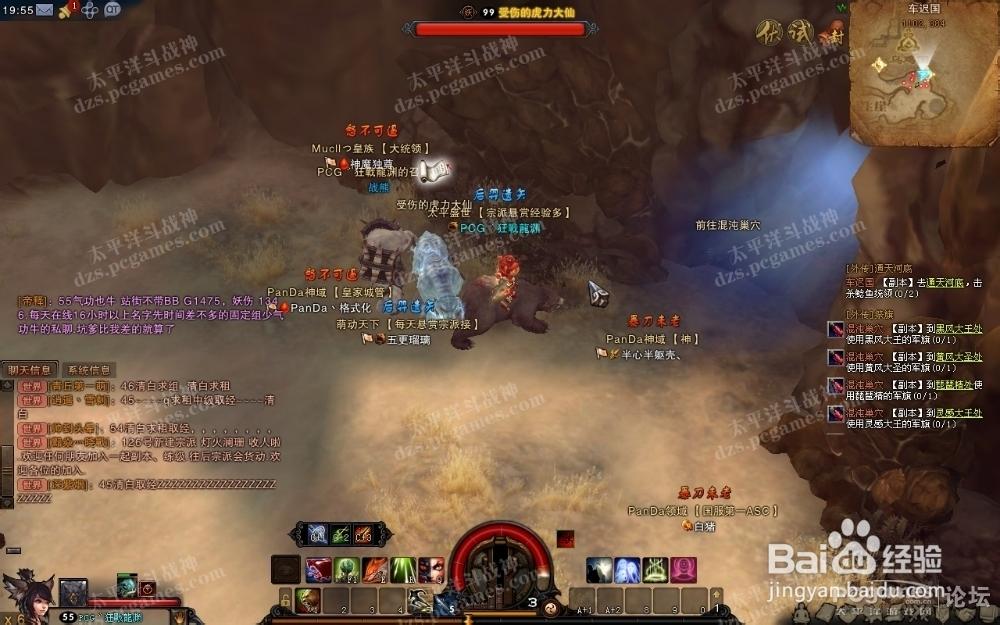Open the mail envelope icon
The width and height of the screenshot is (1000, 625).
point(47,9)
